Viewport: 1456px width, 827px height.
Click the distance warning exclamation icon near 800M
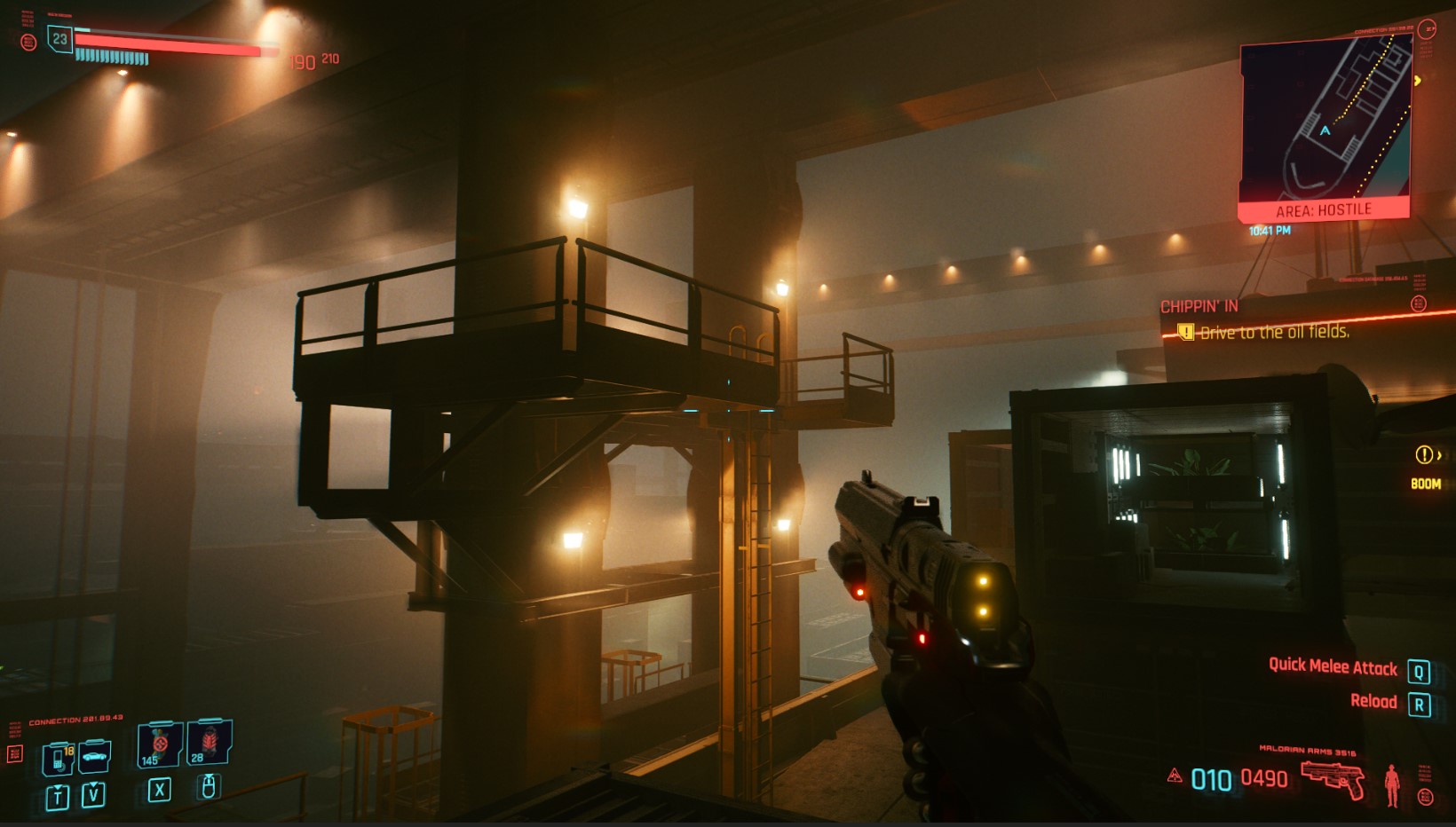(1426, 456)
